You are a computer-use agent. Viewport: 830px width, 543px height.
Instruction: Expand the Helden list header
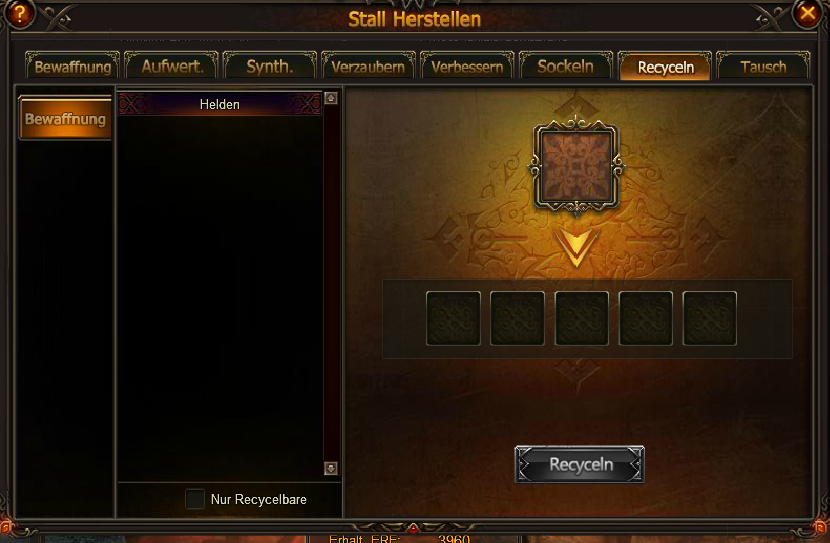(220, 104)
